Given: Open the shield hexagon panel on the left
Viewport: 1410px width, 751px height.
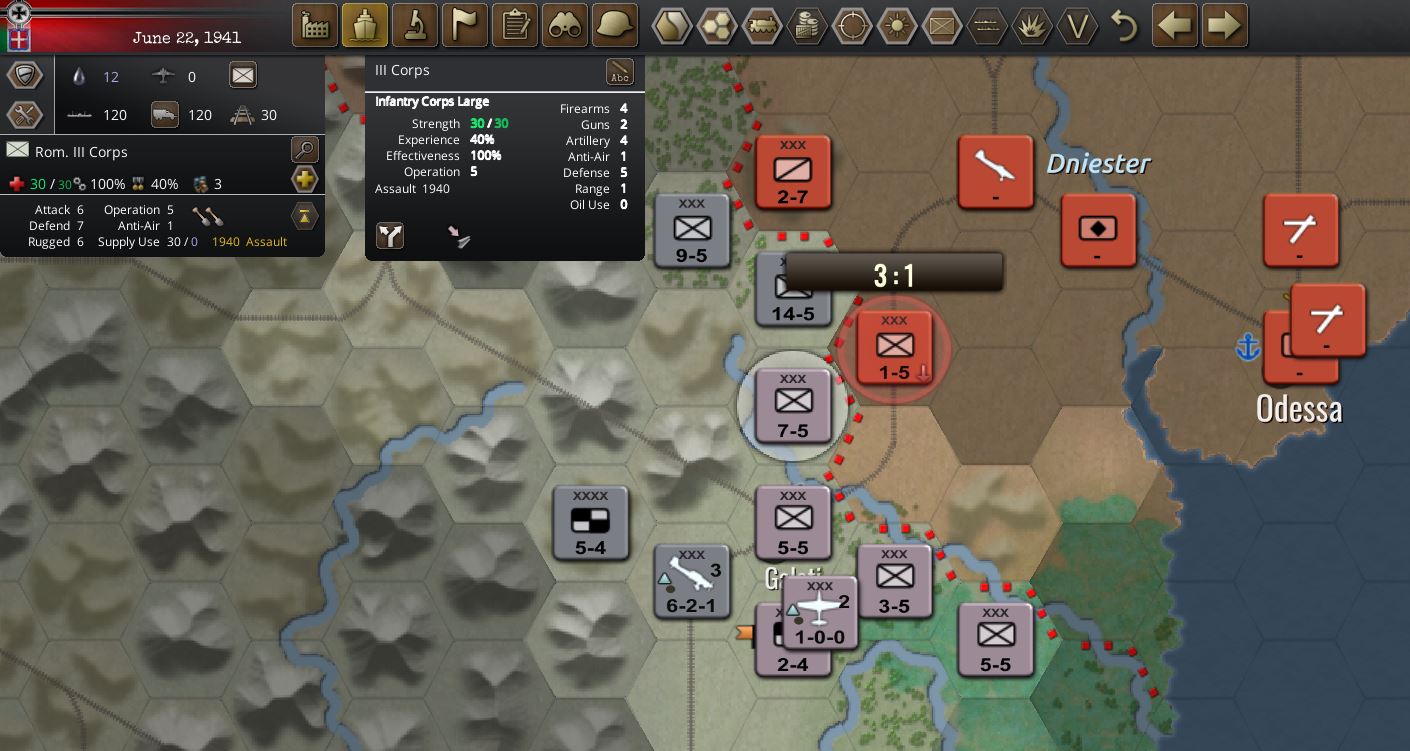Looking at the screenshot, I should [x=25, y=74].
